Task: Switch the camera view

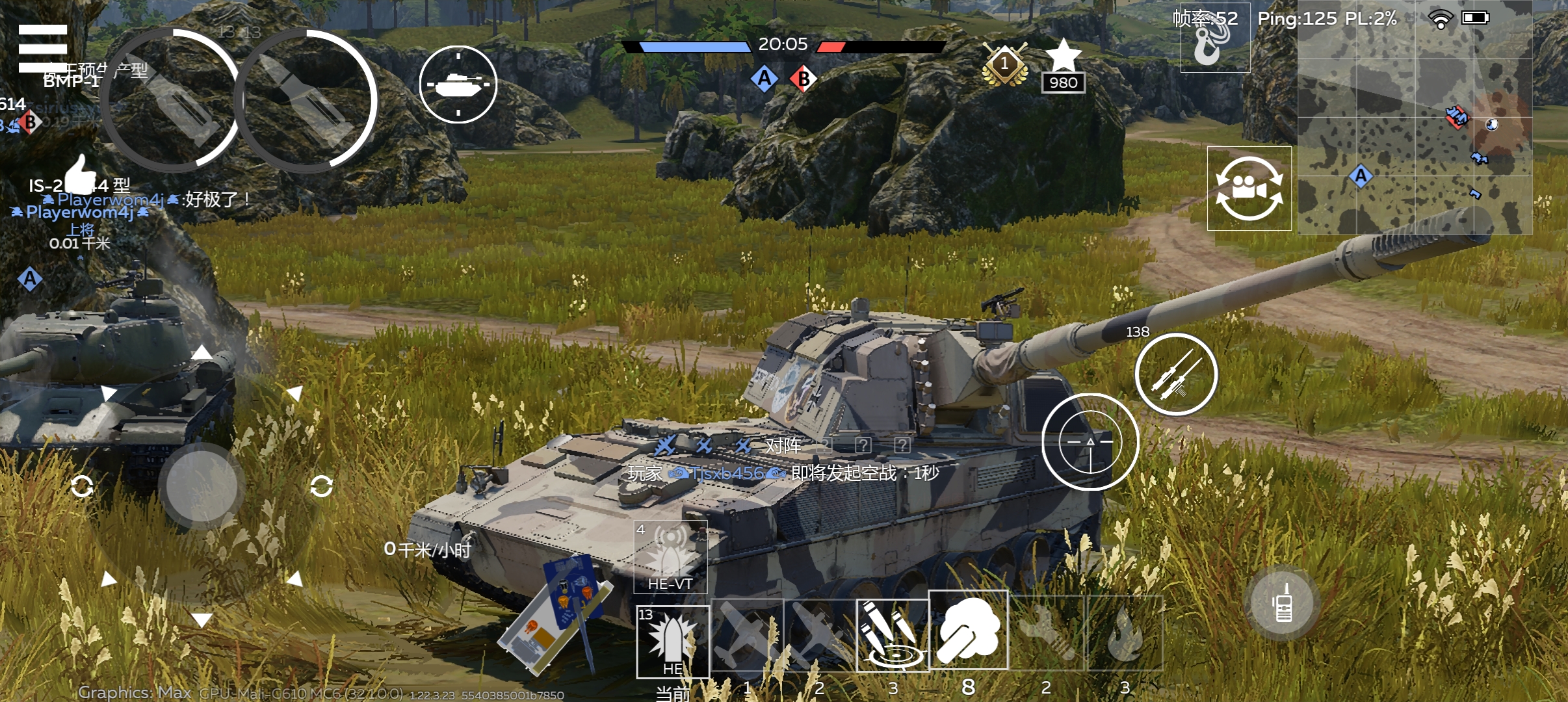Action: click(1249, 188)
